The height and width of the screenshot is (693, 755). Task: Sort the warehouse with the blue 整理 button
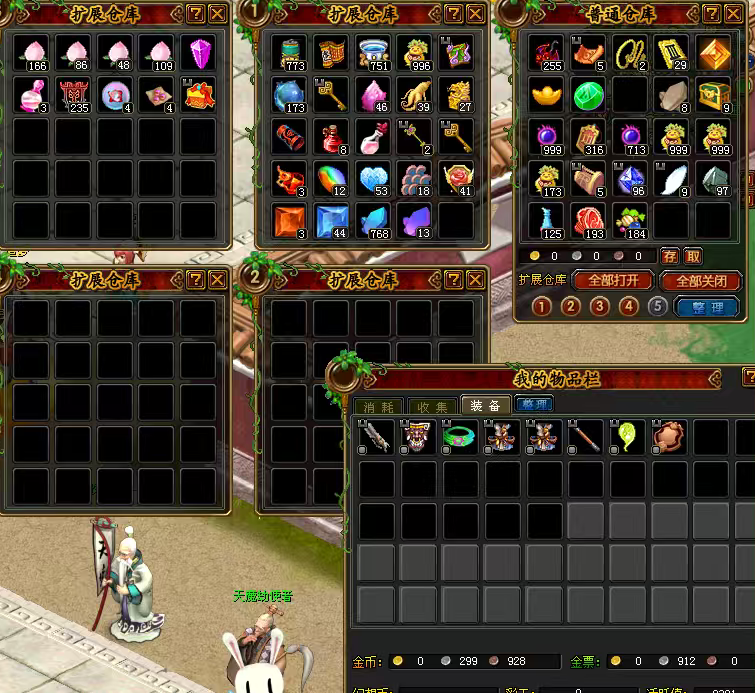point(707,307)
